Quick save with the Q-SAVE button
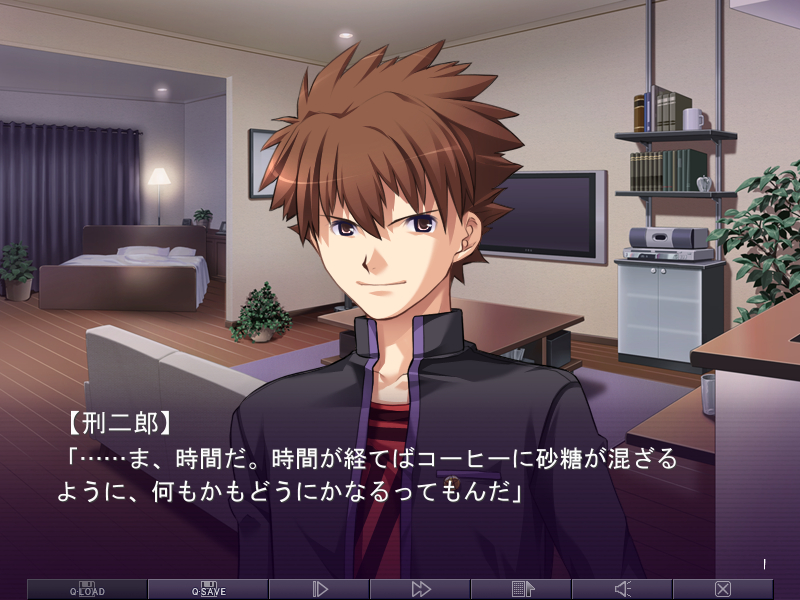 point(208,589)
